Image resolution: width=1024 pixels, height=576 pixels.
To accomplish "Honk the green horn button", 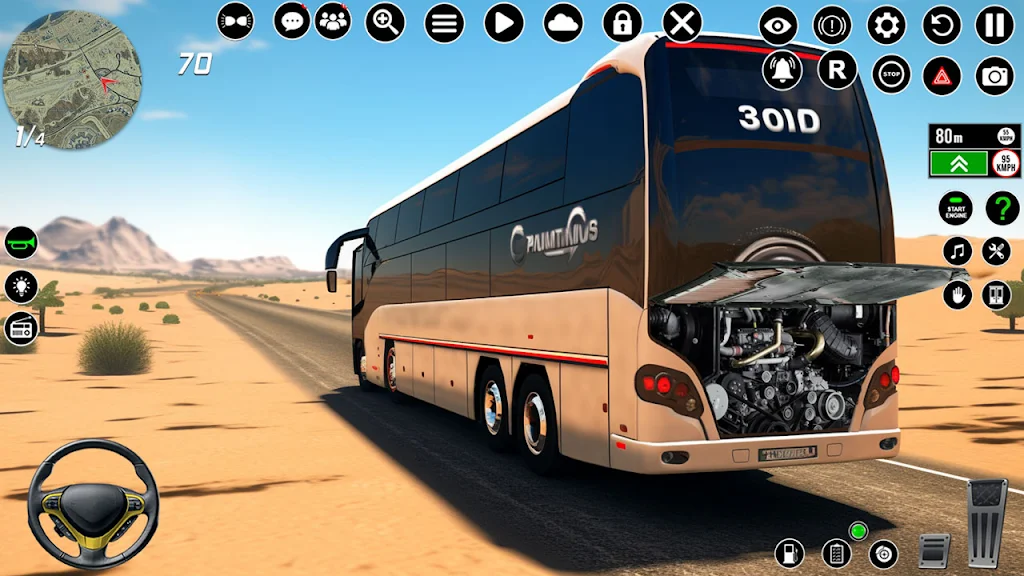I will pyautogui.click(x=21, y=243).
